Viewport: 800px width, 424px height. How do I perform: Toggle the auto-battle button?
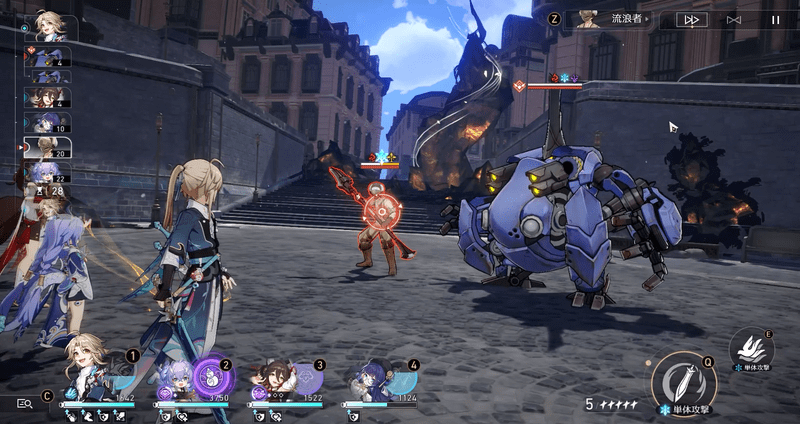click(734, 19)
